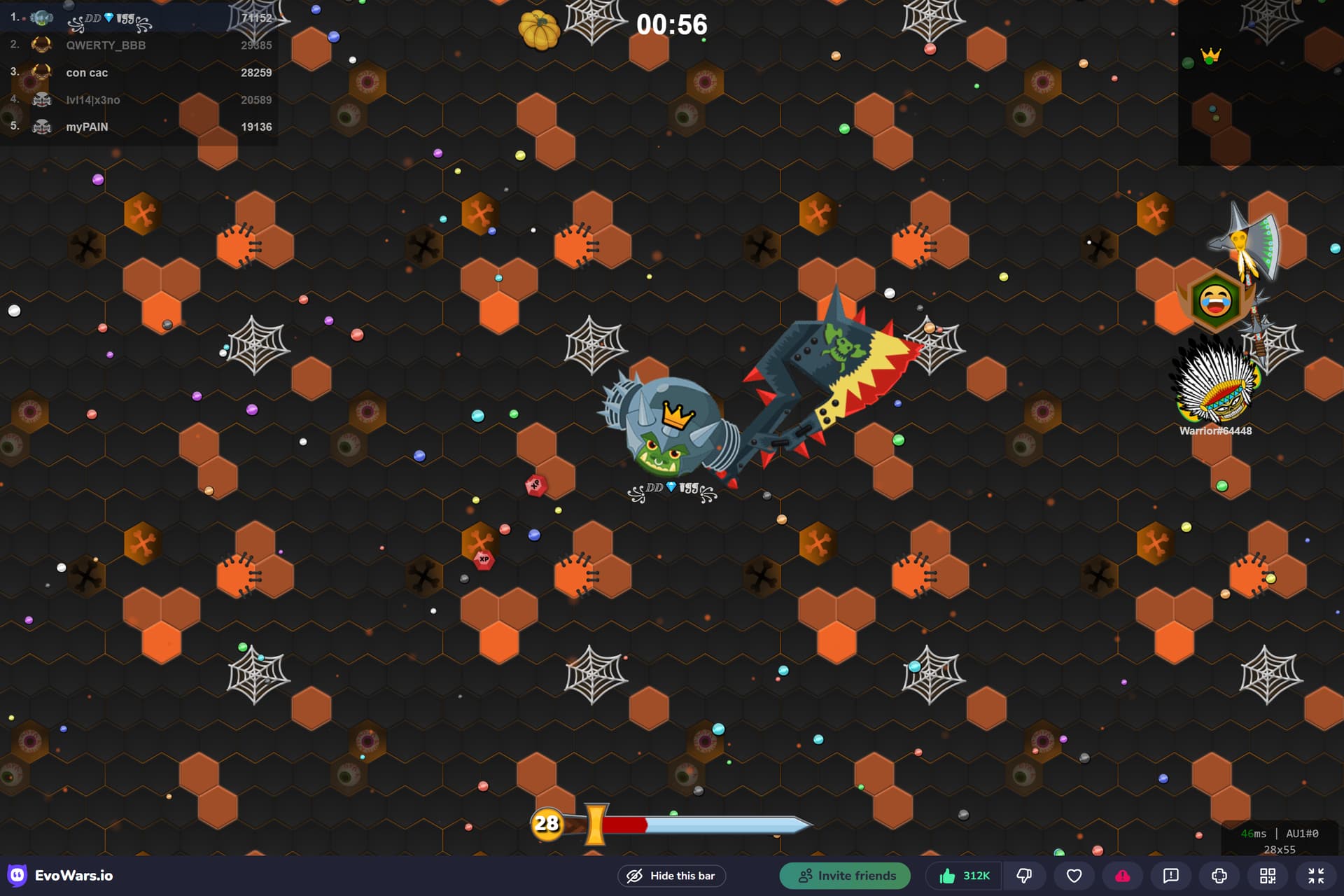
Task: Click the minimap in the corner
Action: (1260, 83)
